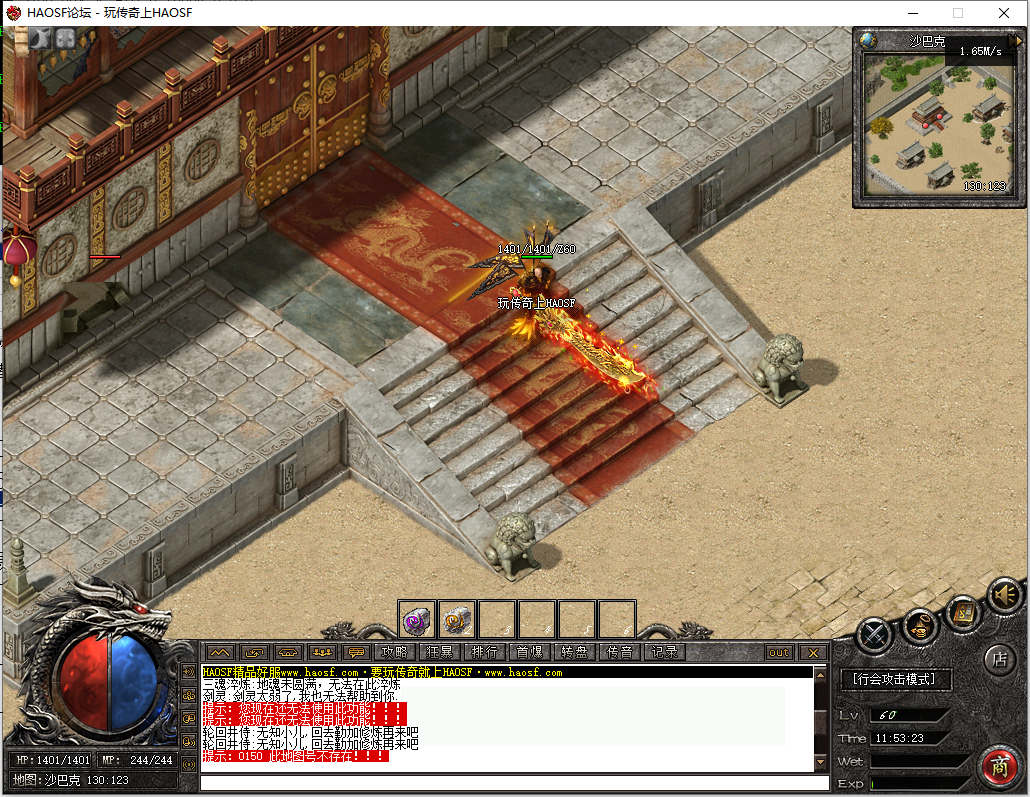The image size is (1030, 797).
Task: Open the 攻略 guide button
Action: 394,652
